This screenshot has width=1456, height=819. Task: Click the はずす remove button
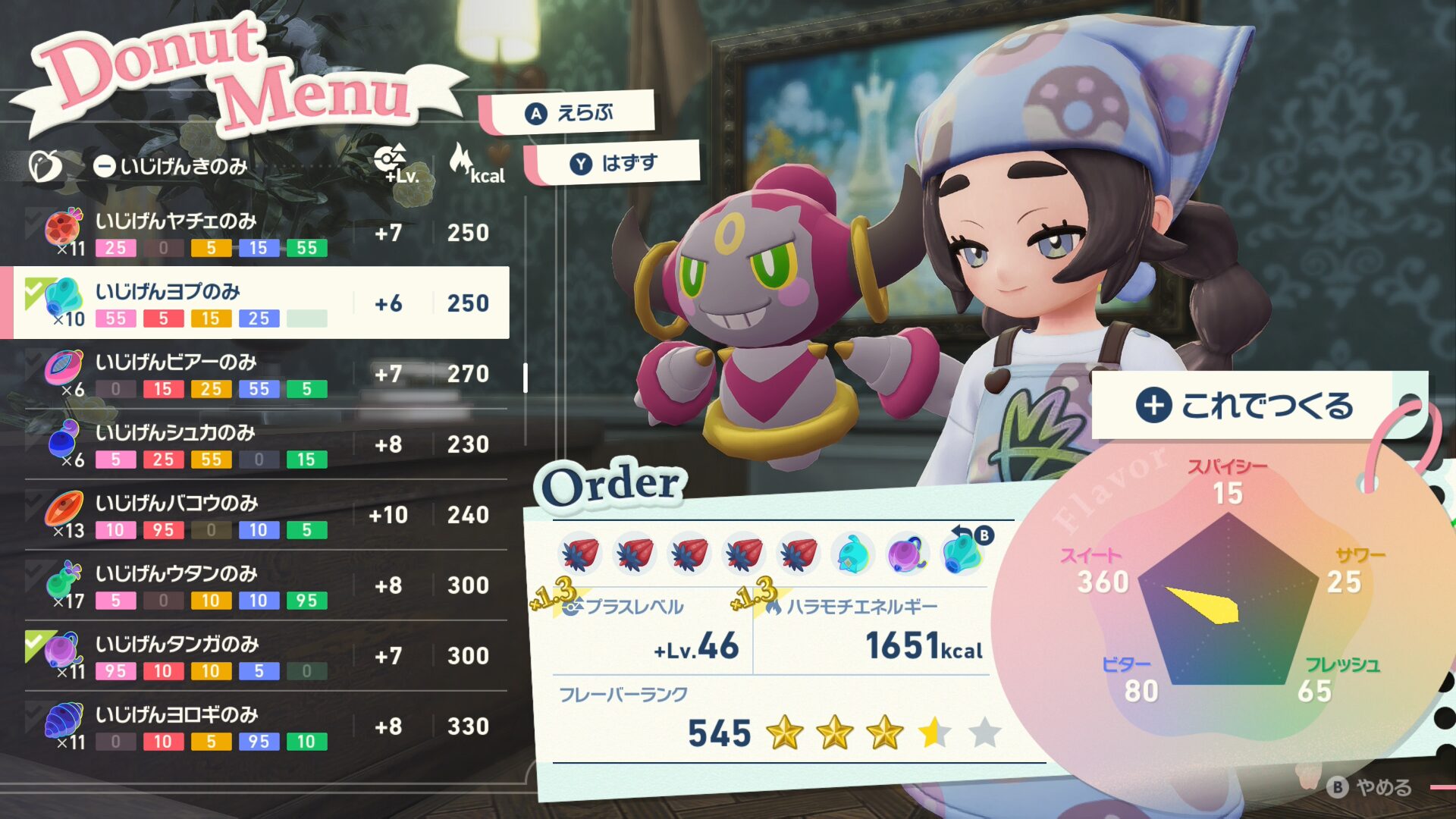(614, 163)
